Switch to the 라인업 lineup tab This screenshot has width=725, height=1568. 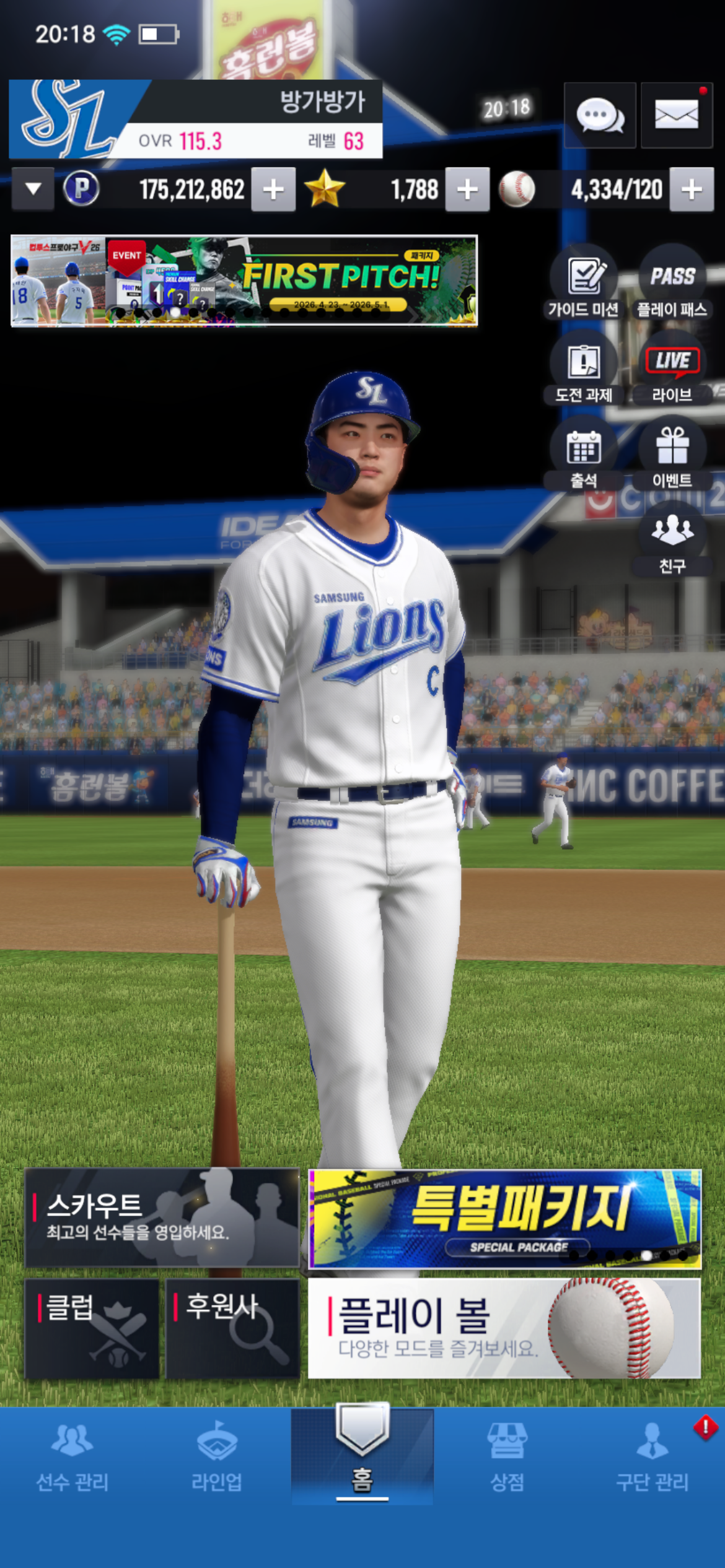pyautogui.click(x=217, y=1455)
